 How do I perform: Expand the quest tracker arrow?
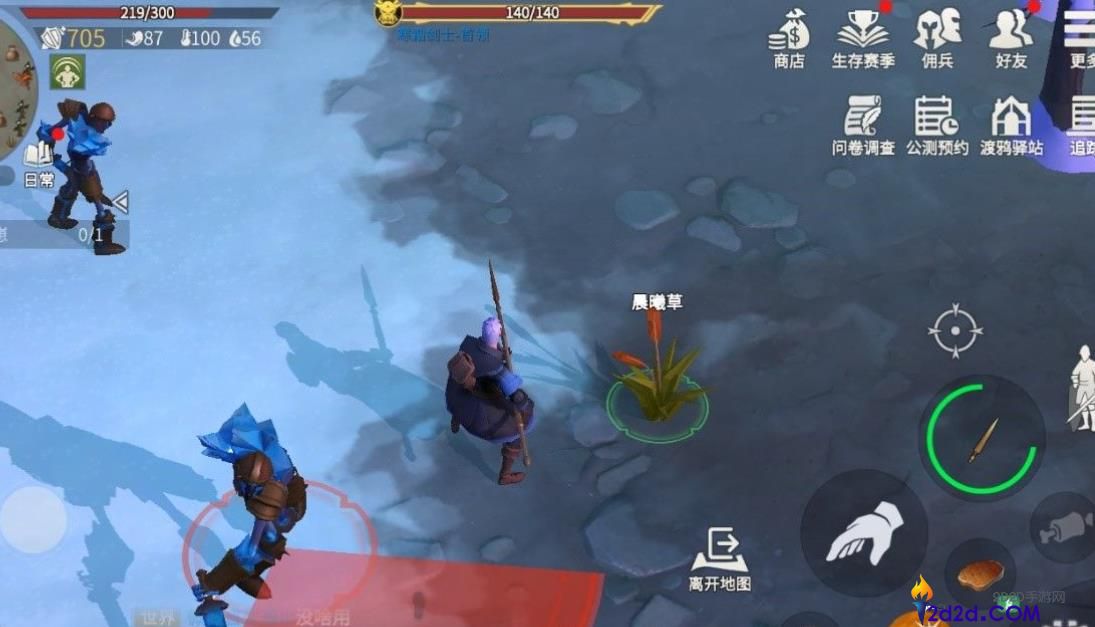click(x=120, y=203)
